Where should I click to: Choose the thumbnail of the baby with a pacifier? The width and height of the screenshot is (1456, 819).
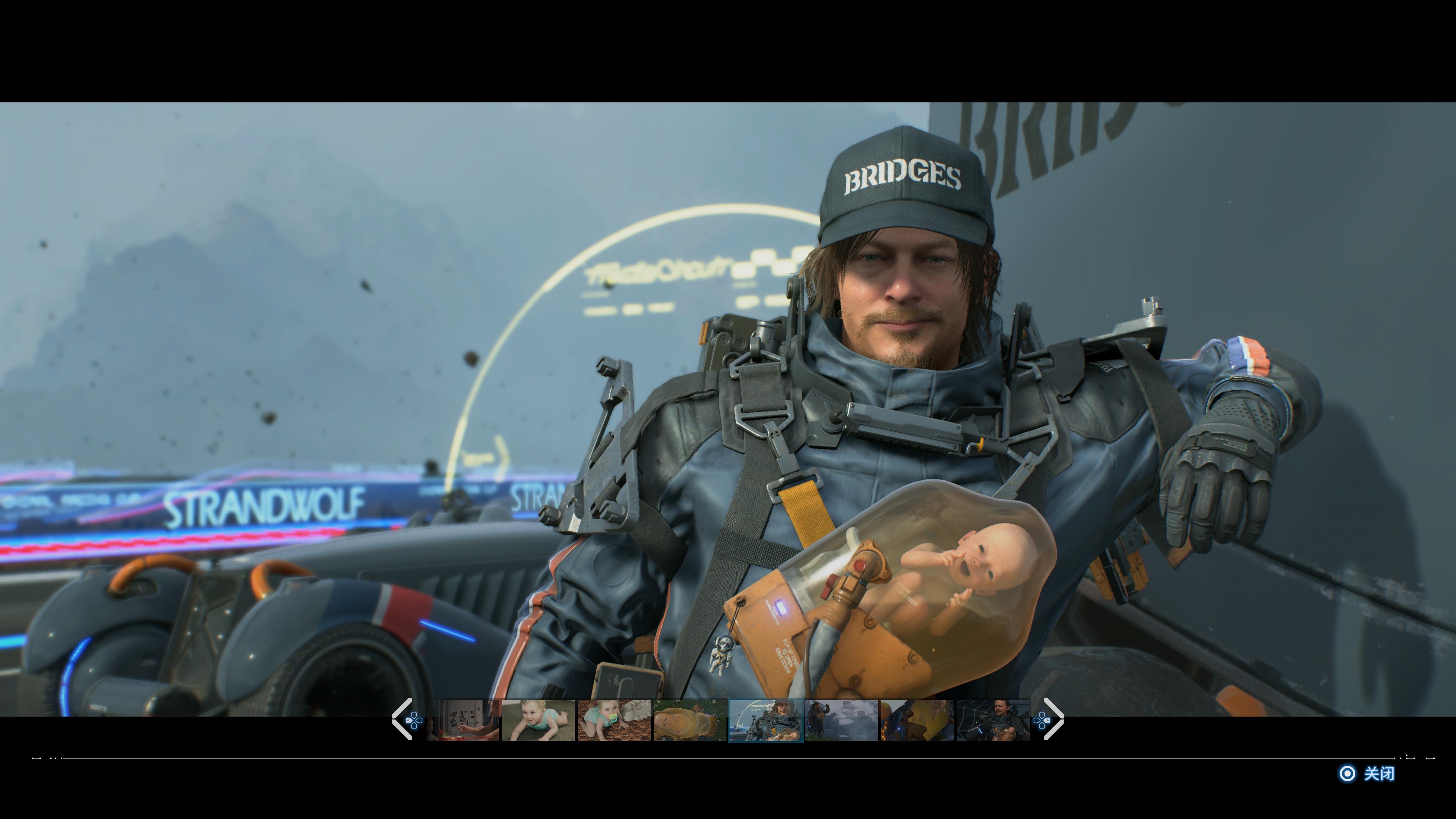tap(614, 720)
